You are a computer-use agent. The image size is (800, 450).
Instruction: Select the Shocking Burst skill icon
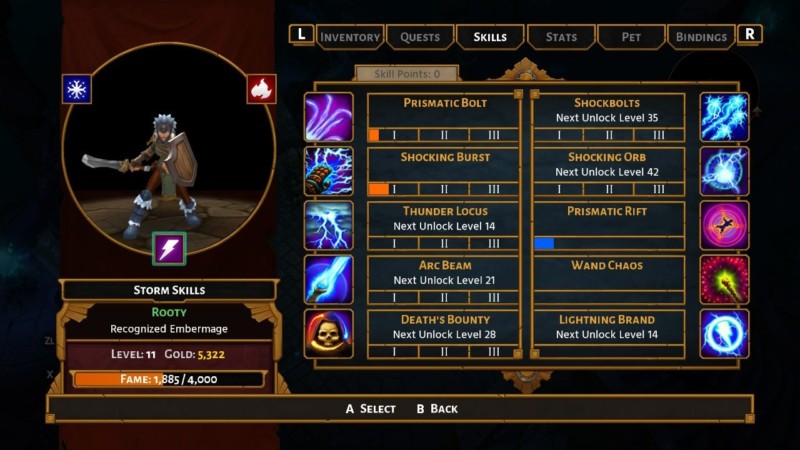(x=329, y=171)
